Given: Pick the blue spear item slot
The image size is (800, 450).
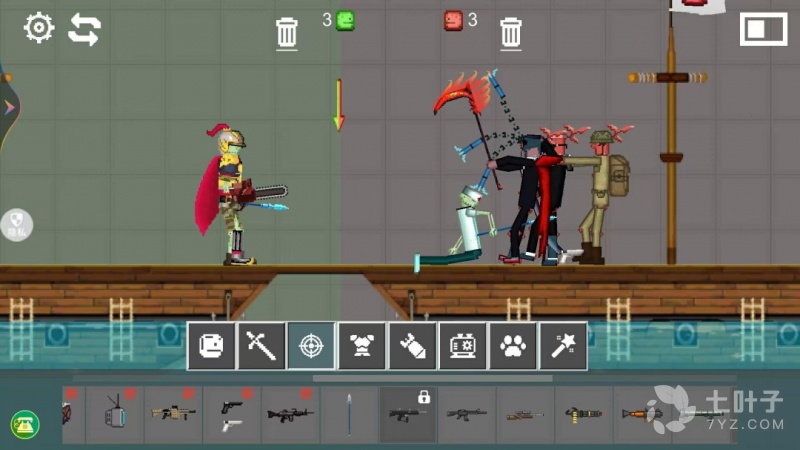Looking at the screenshot, I should tap(349, 415).
